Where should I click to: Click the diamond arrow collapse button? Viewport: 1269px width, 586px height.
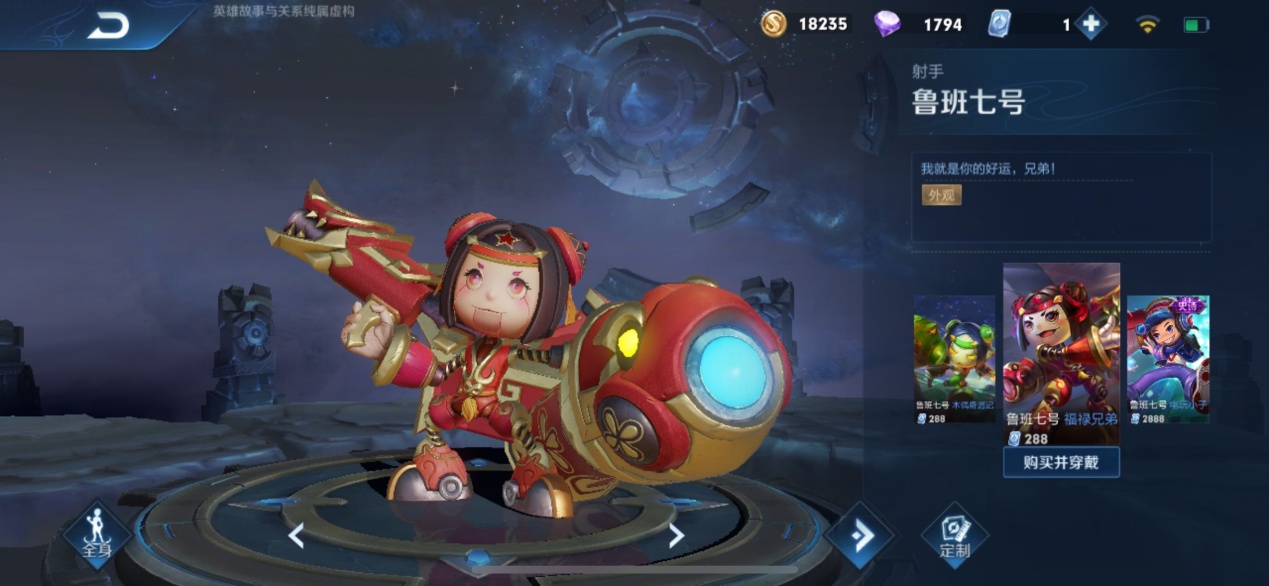click(859, 536)
